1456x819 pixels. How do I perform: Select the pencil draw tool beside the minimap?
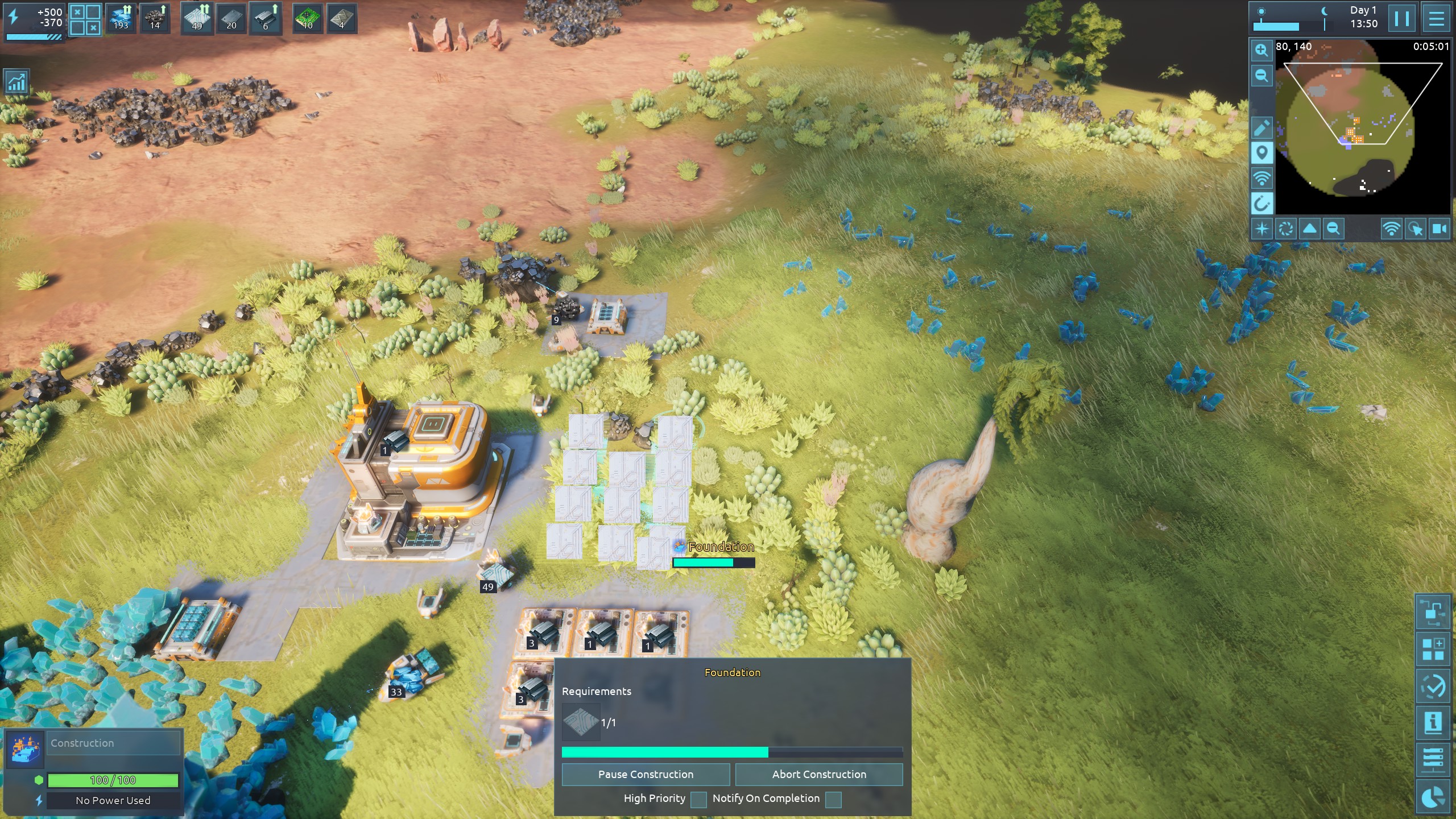click(x=1261, y=128)
